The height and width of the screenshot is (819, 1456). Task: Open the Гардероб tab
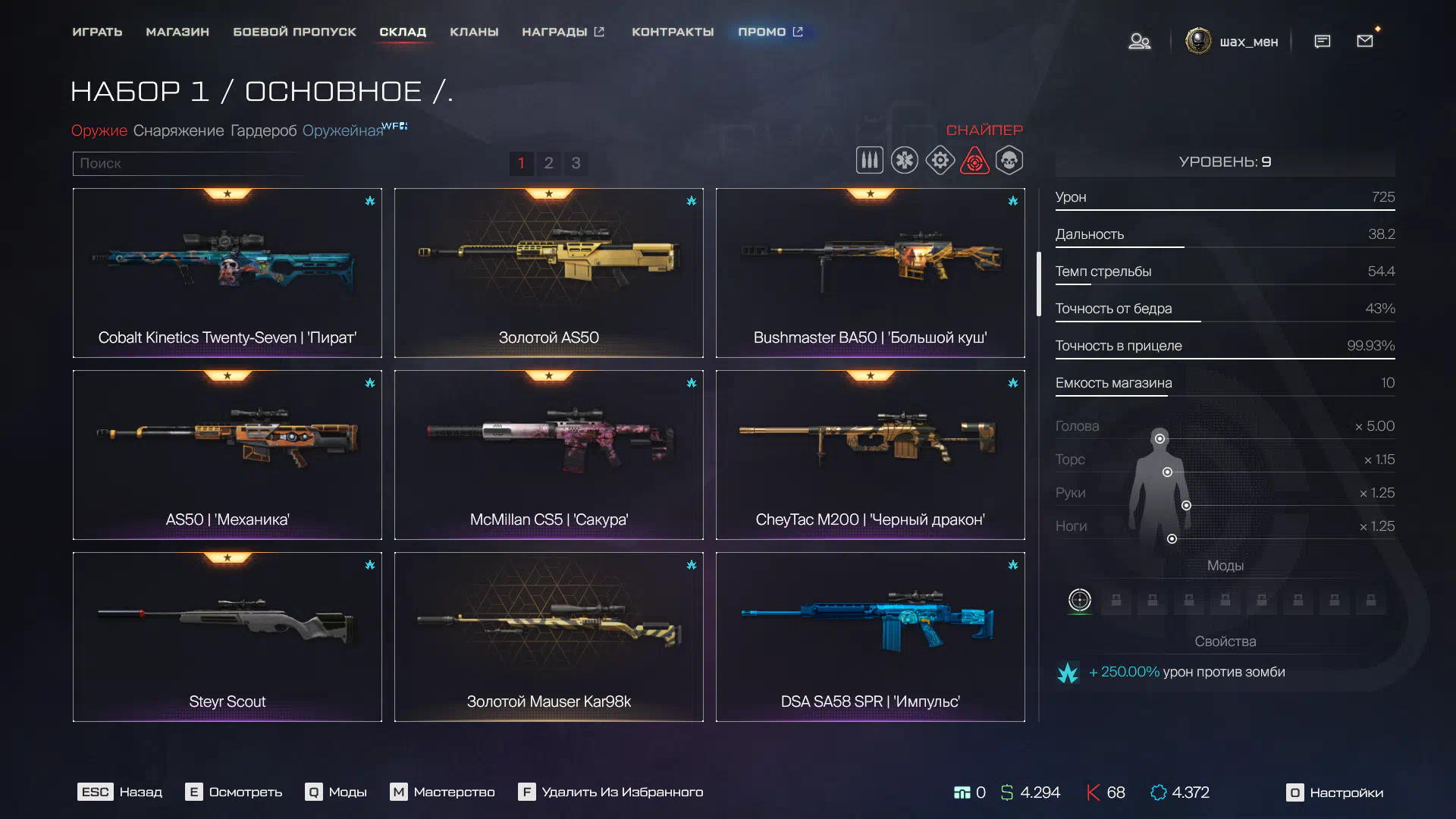click(263, 130)
